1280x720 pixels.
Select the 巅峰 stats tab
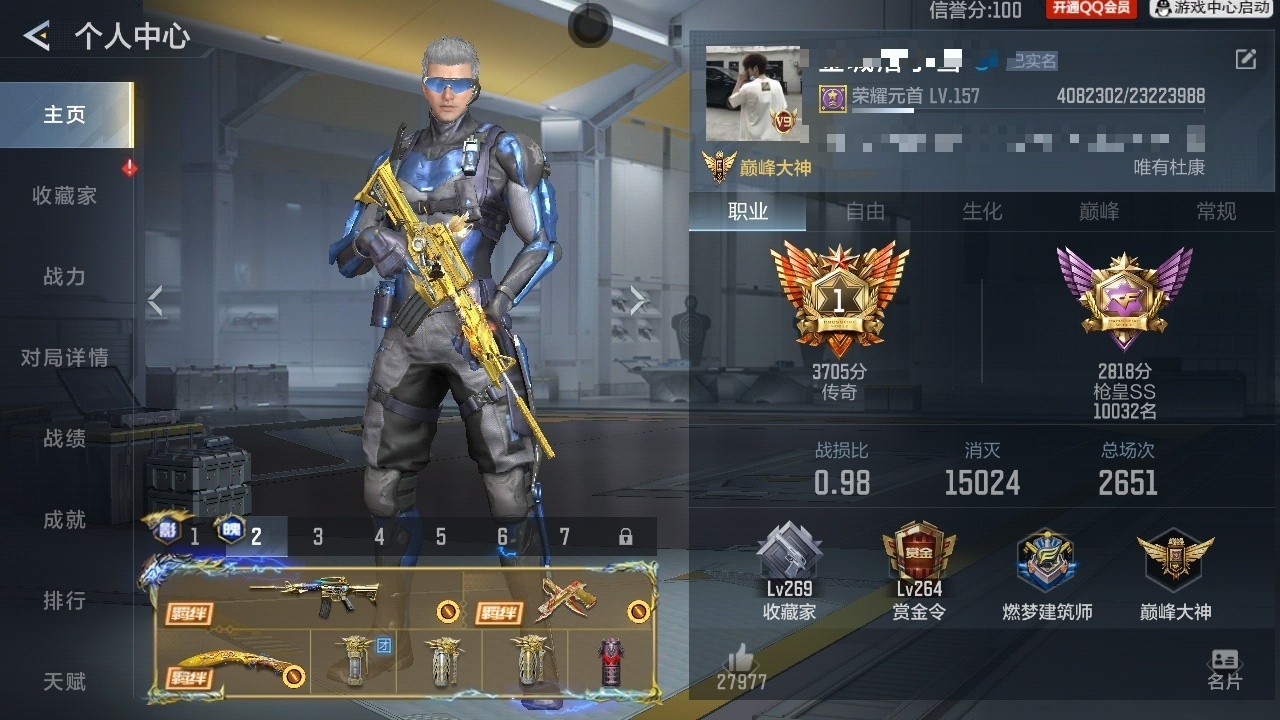(1099, 212)
